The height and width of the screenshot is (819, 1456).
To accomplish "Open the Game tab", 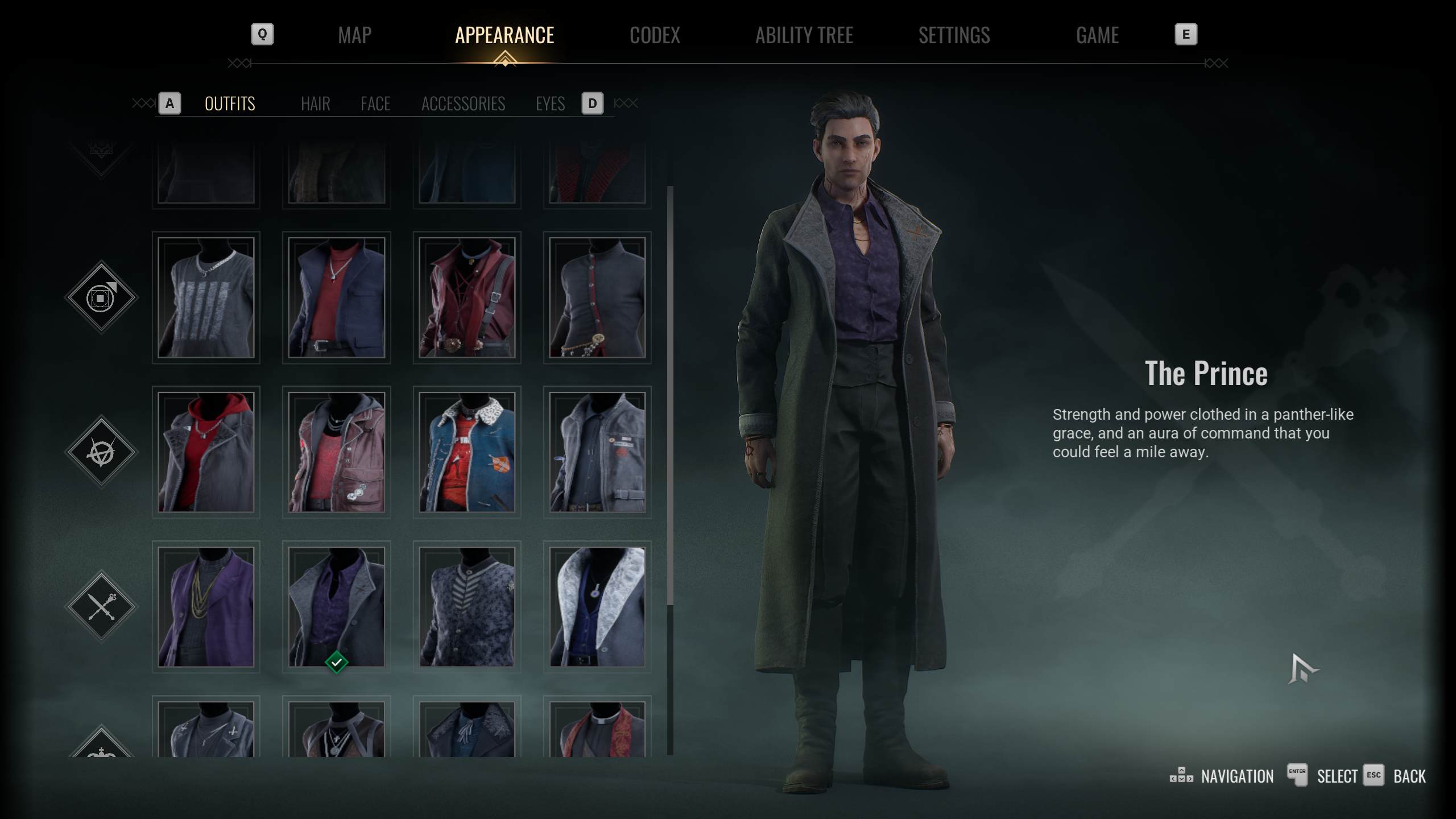I will pos(1097,35).
